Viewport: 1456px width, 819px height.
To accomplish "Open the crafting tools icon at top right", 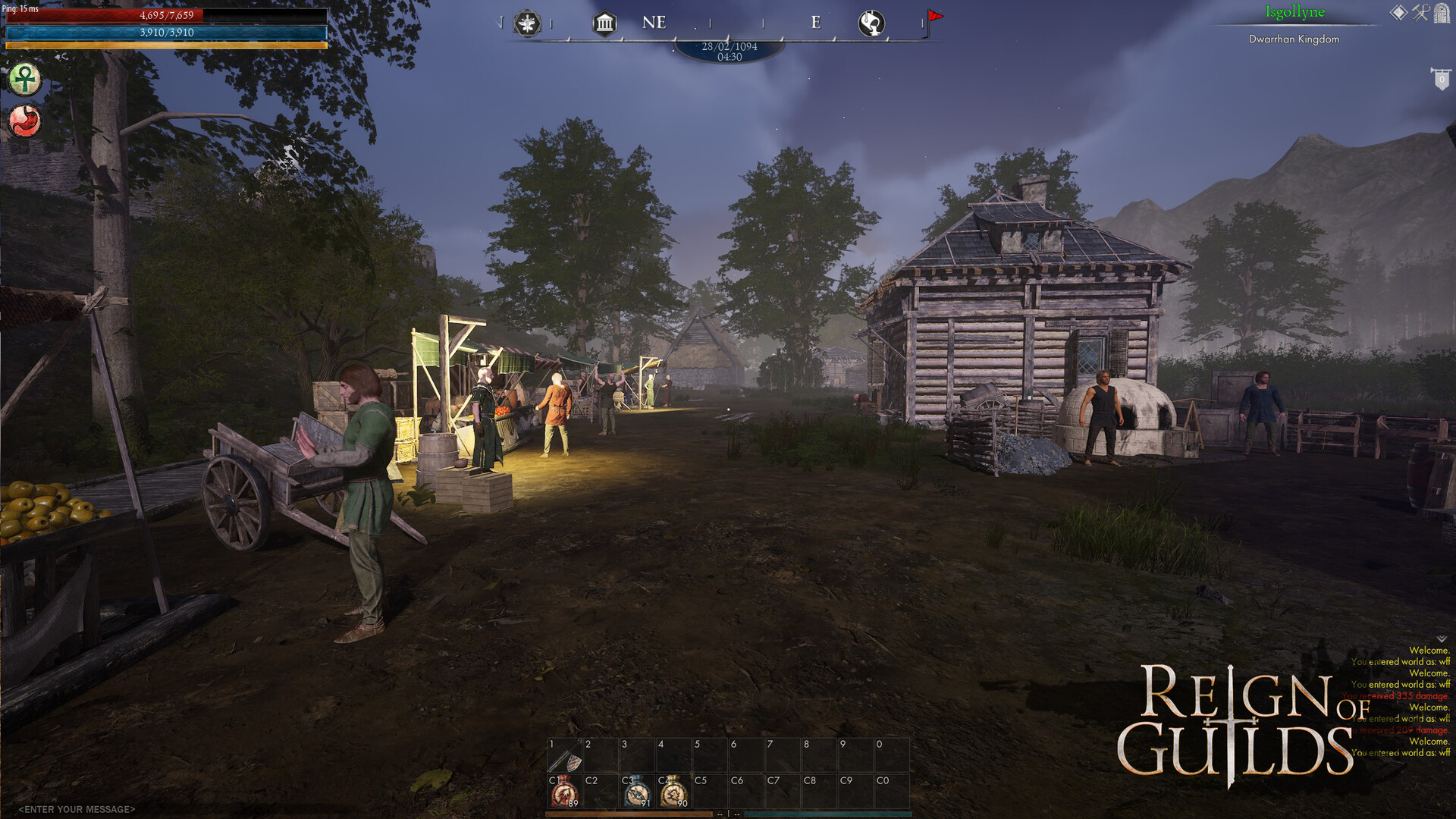I will [1419, 12].
